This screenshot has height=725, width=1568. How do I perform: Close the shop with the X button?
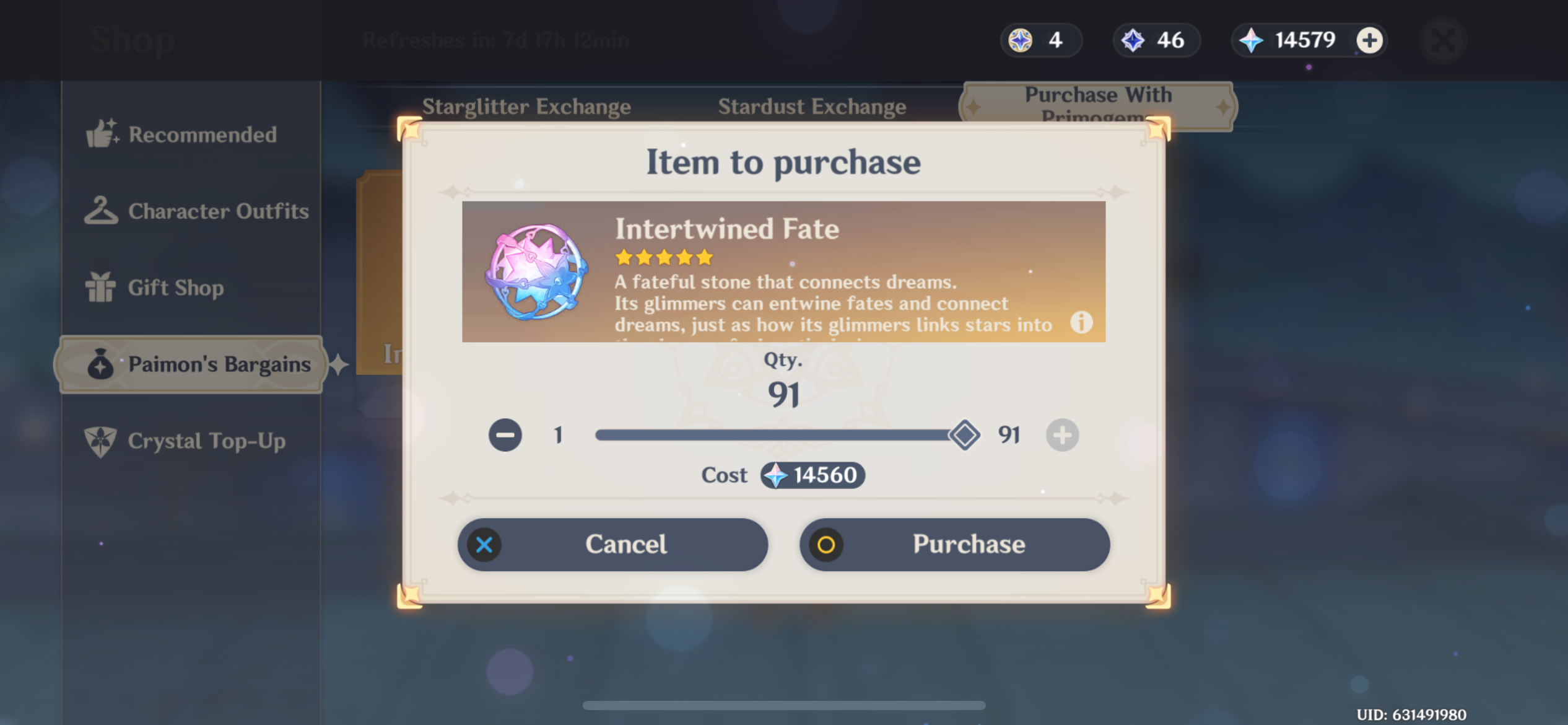(1443, 40)
